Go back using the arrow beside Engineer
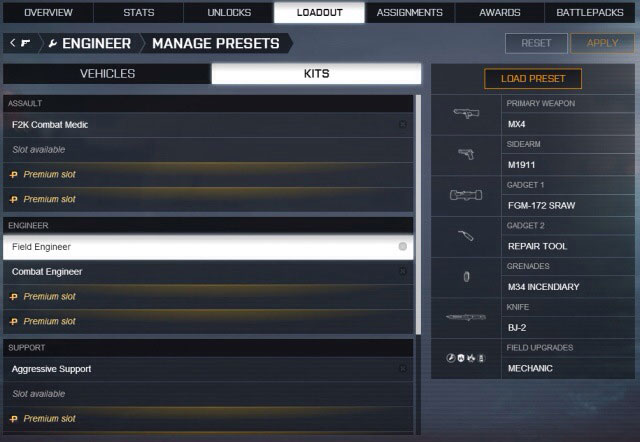 (x=12, y=43)
